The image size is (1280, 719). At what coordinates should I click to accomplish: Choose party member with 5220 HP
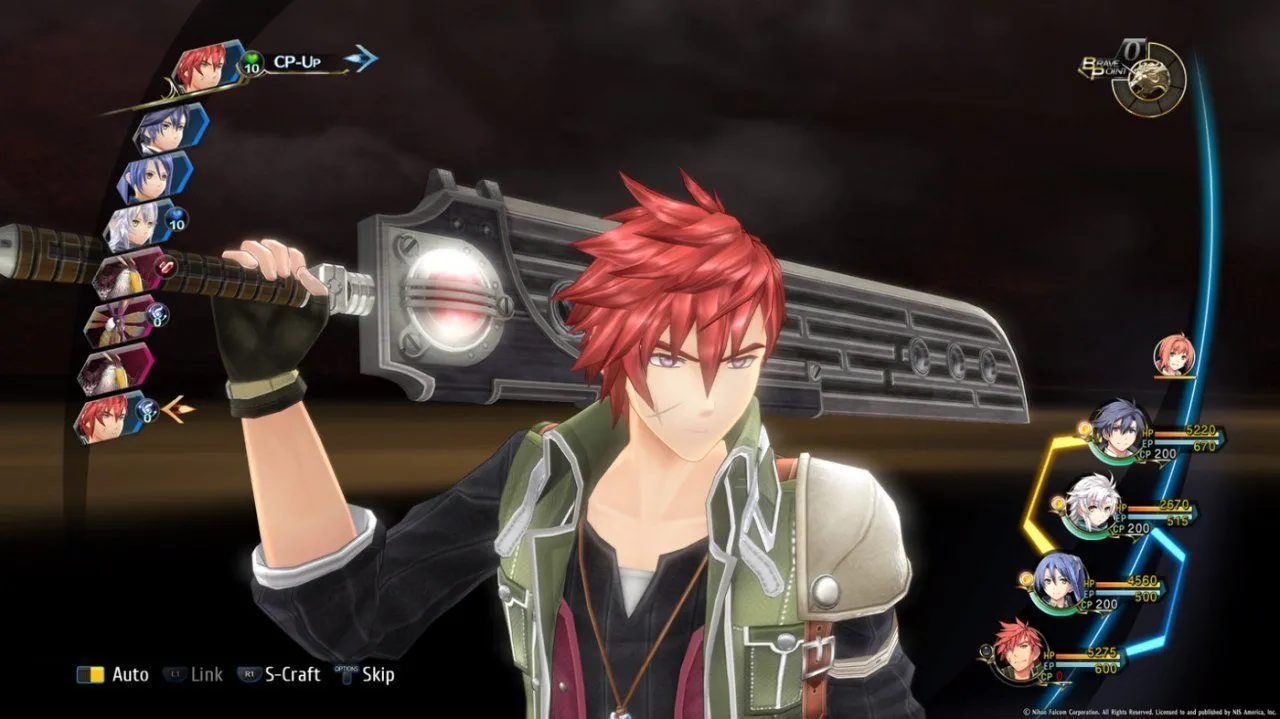pyautogui.click(x=1118, y=428)
